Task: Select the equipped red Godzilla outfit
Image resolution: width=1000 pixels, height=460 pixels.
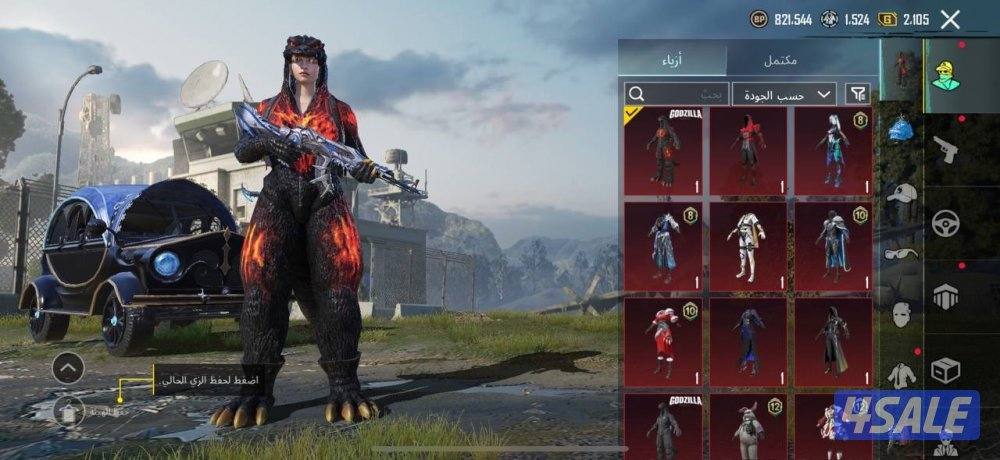Action: (x=663, y=151)
